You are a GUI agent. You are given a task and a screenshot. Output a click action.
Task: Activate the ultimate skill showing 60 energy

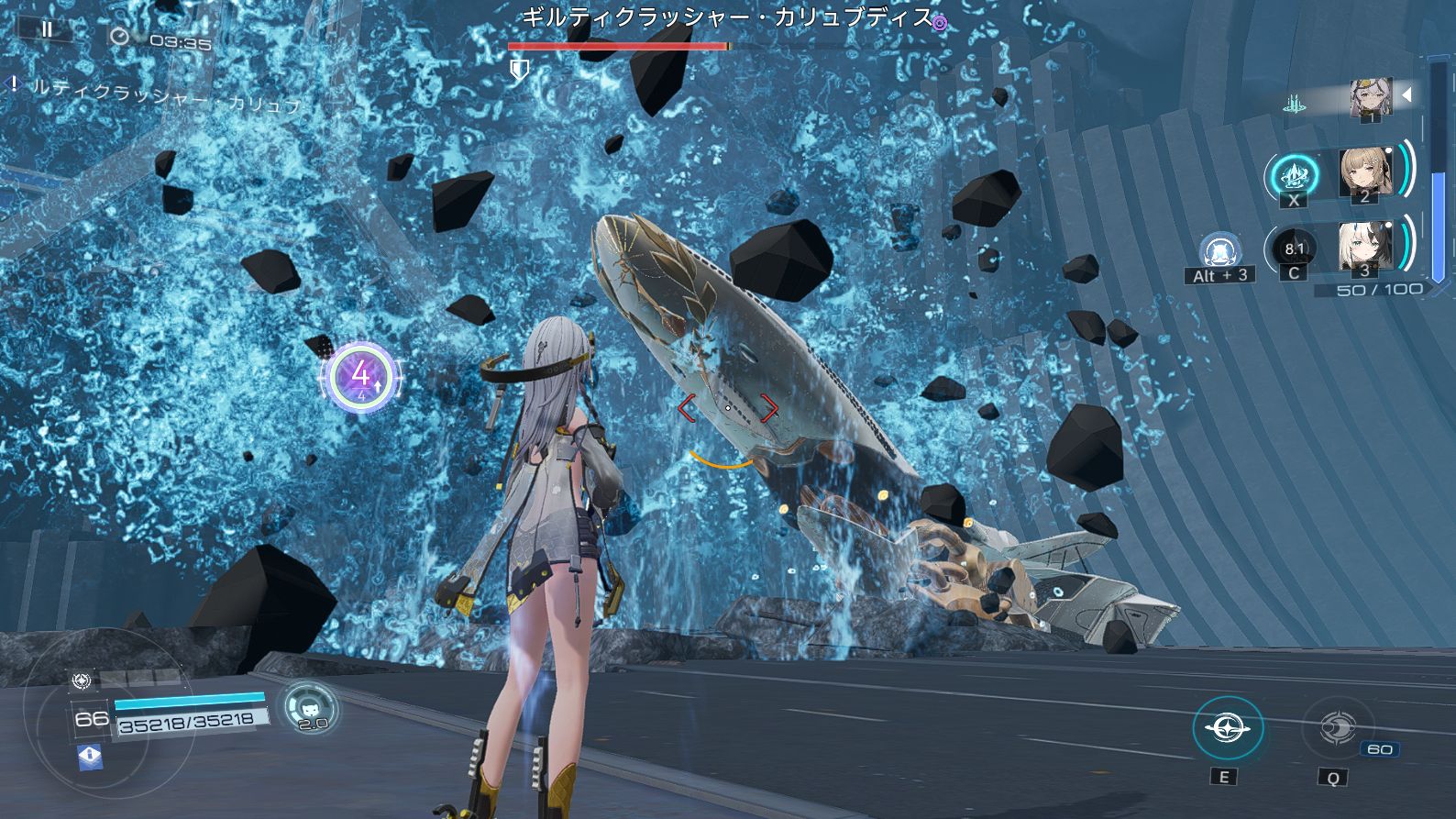pos(1337,729)
